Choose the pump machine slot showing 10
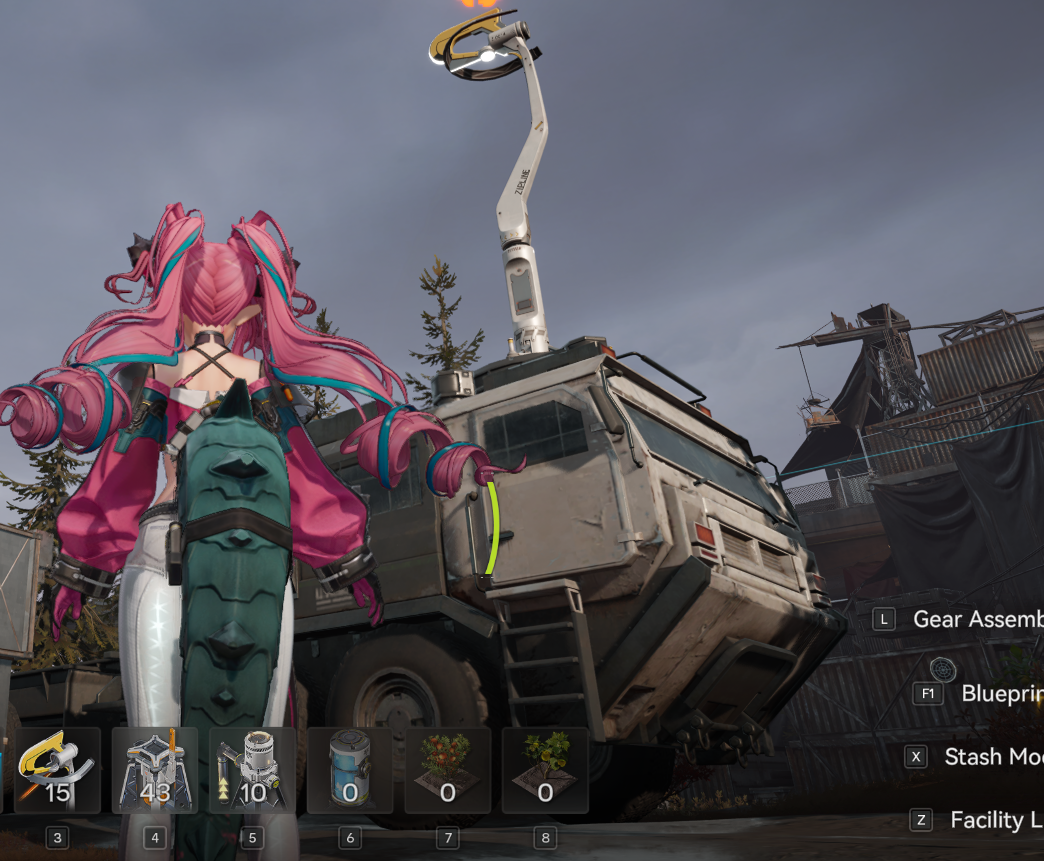The width and height of the screenshot is (1044, 861). (x=252, y=770)
